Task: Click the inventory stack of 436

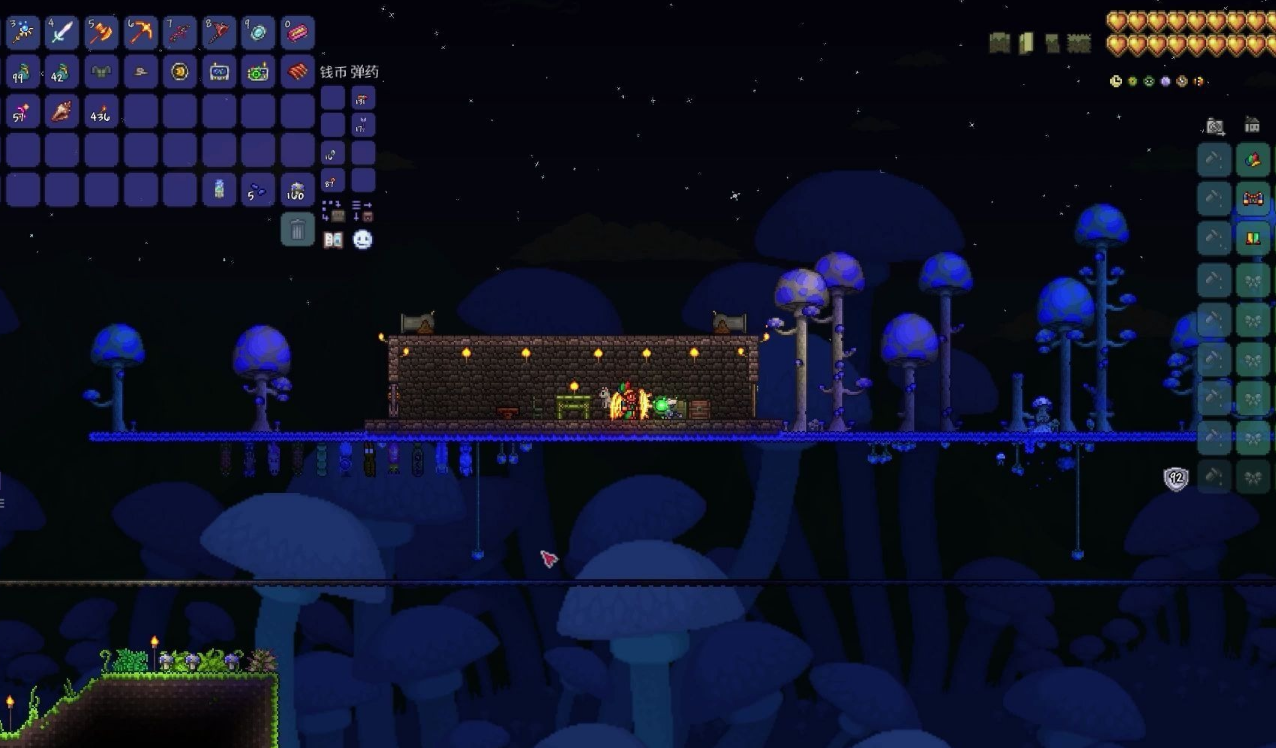Action: click(101, 111)
